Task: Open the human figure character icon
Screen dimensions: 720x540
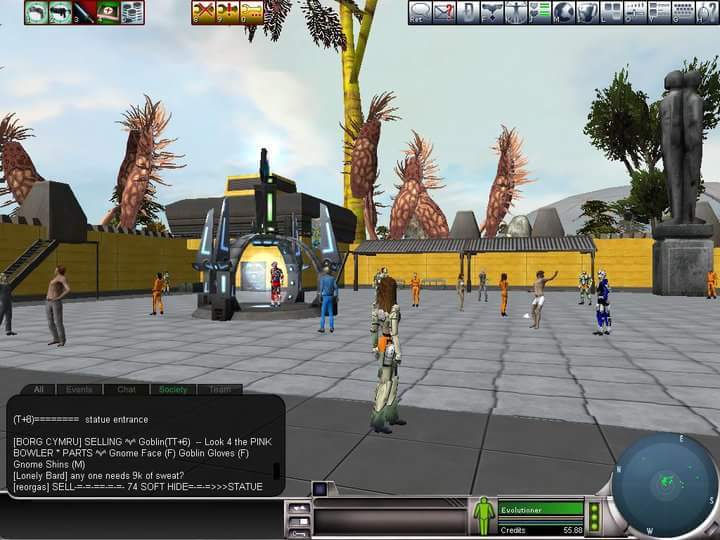Action: (516, 12)
